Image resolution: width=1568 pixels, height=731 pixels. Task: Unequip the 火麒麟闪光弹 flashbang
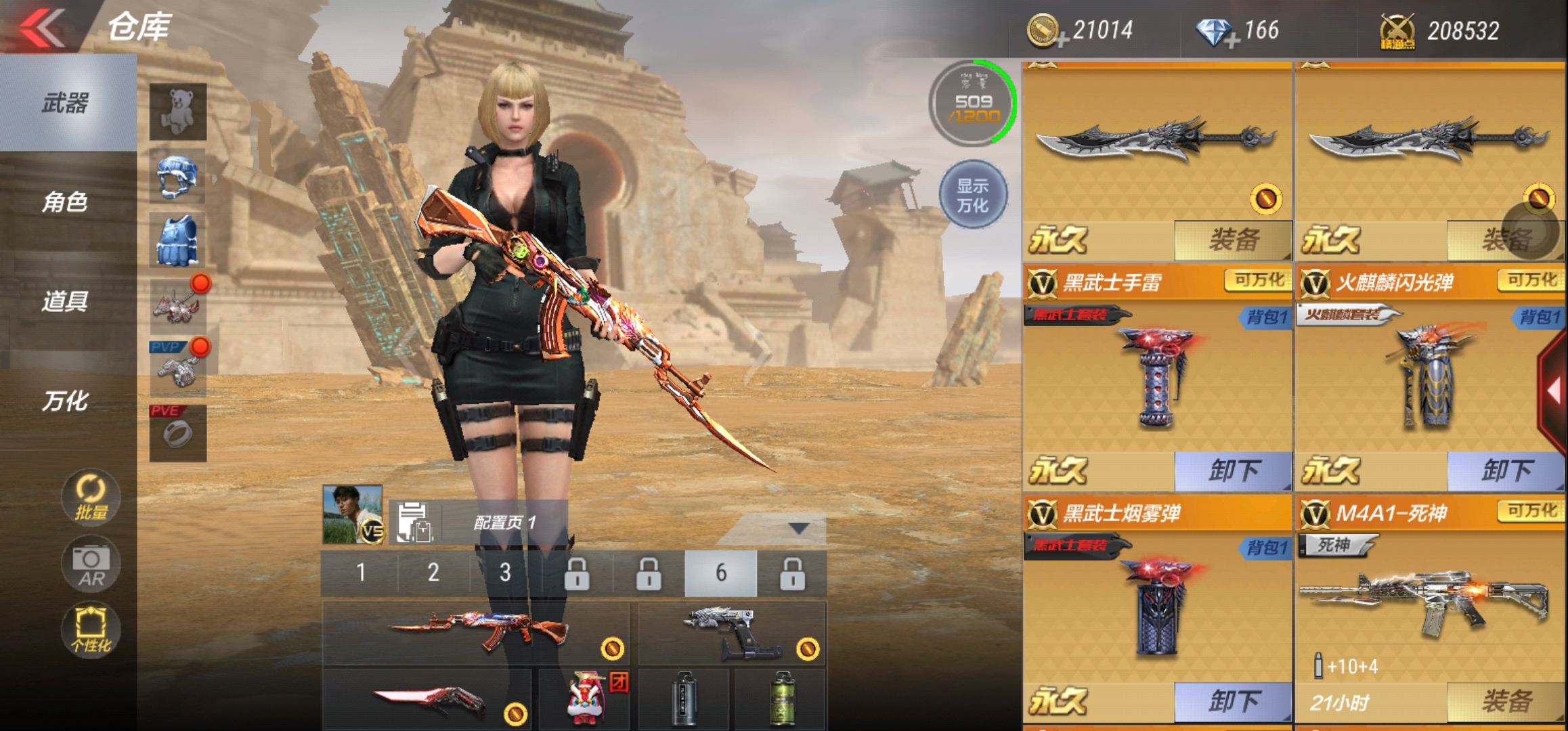(x=1506, y=470)
